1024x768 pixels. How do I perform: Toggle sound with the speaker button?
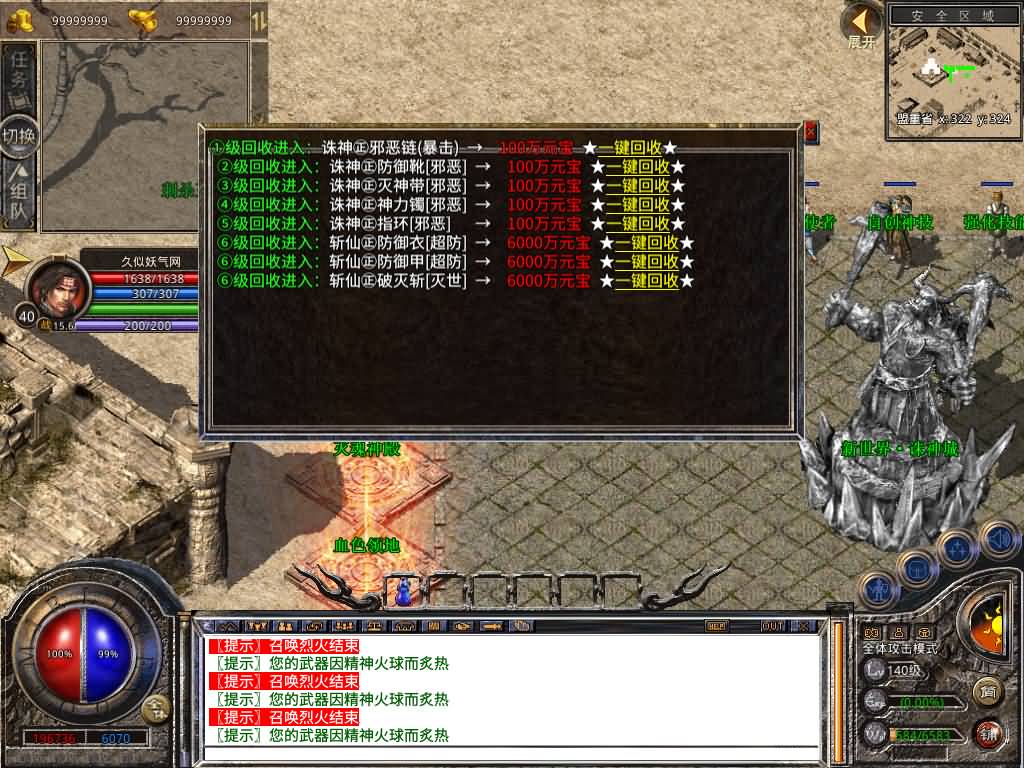click(x=999, y=540)
